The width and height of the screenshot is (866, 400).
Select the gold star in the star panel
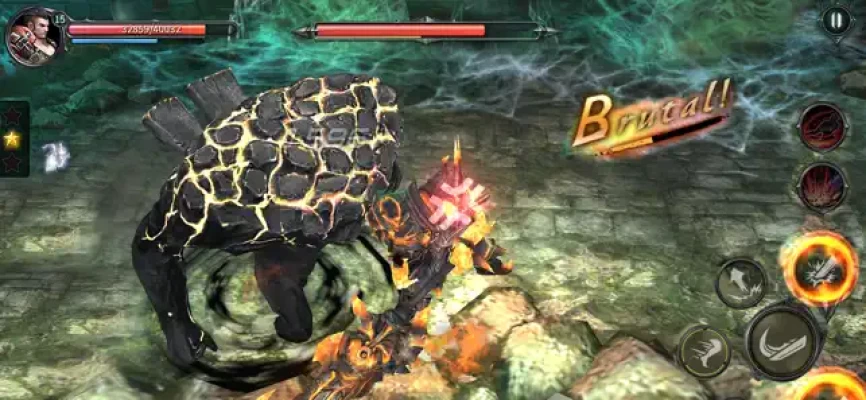coord(12,139)
